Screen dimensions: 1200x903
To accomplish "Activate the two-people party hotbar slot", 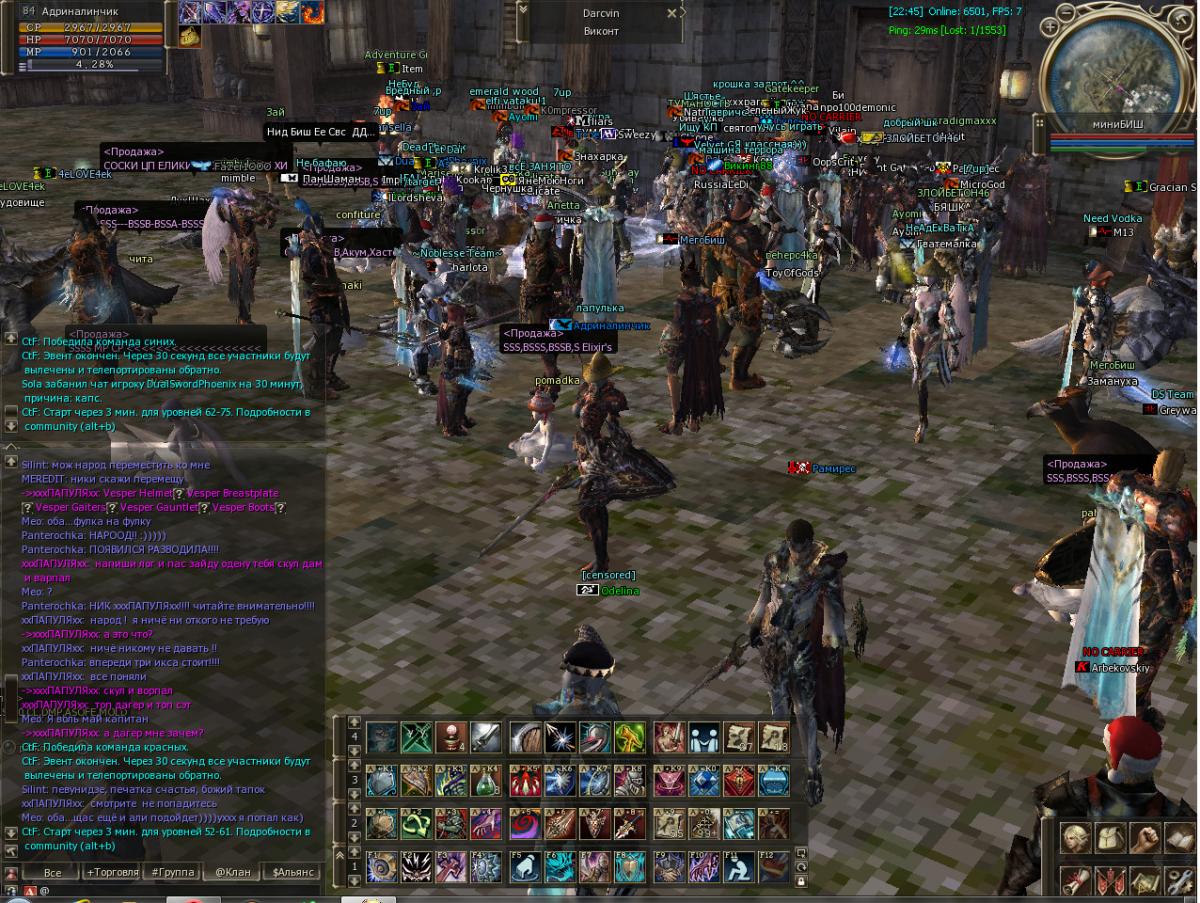I will tap(705, 738).
